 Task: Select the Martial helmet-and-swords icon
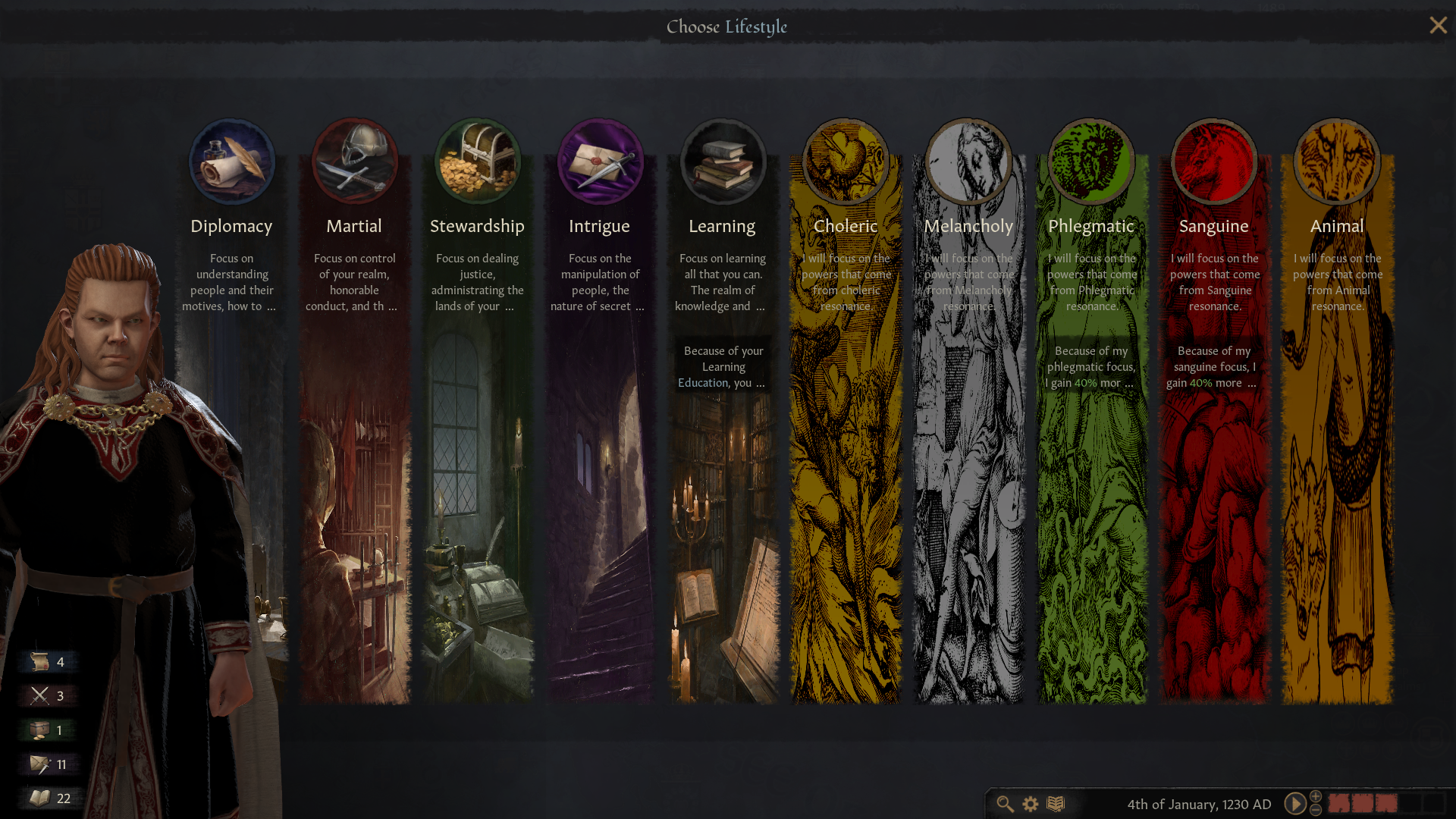tap(354, 161)
